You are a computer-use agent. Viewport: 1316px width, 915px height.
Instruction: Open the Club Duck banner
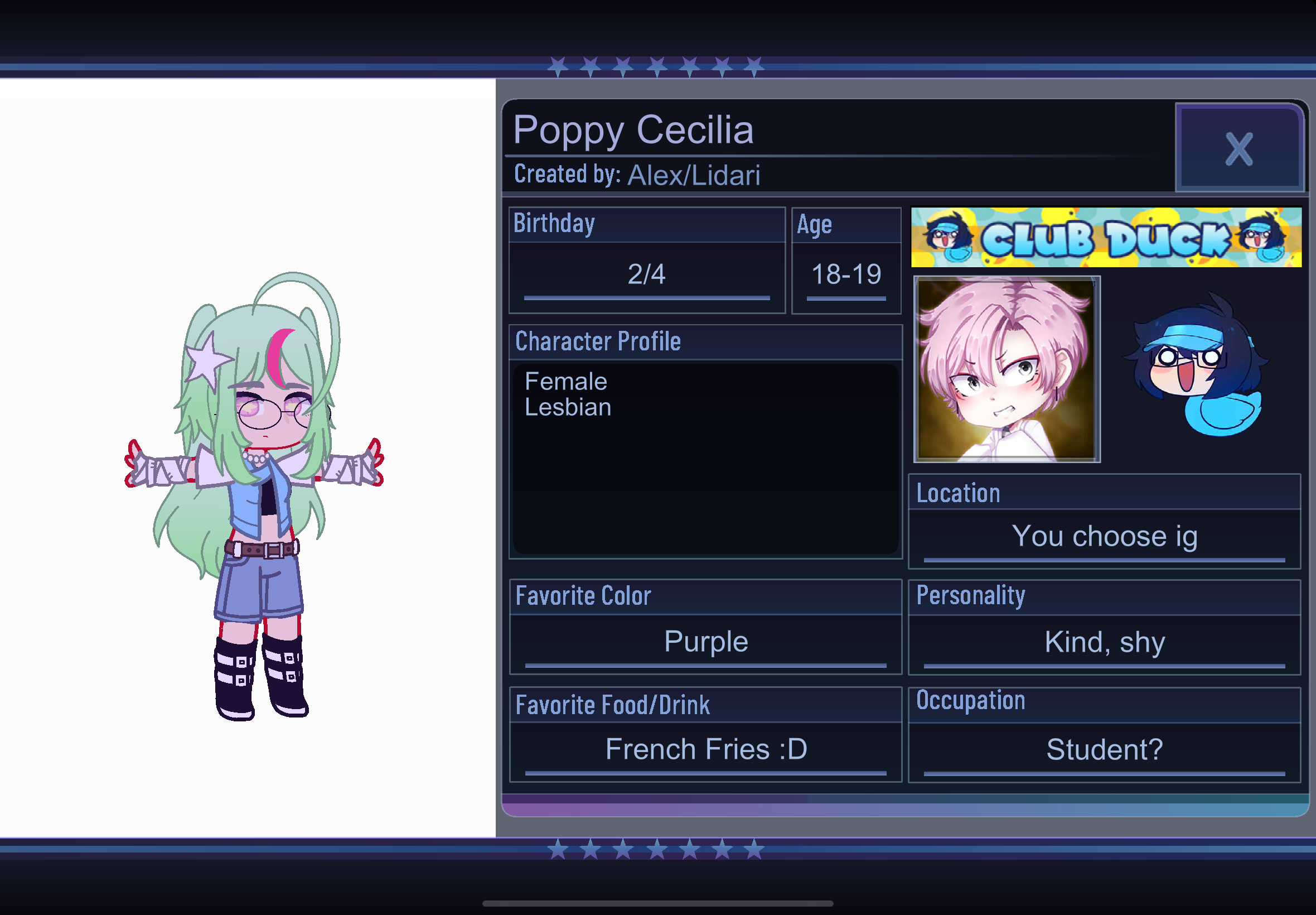tap(1106, 237)
